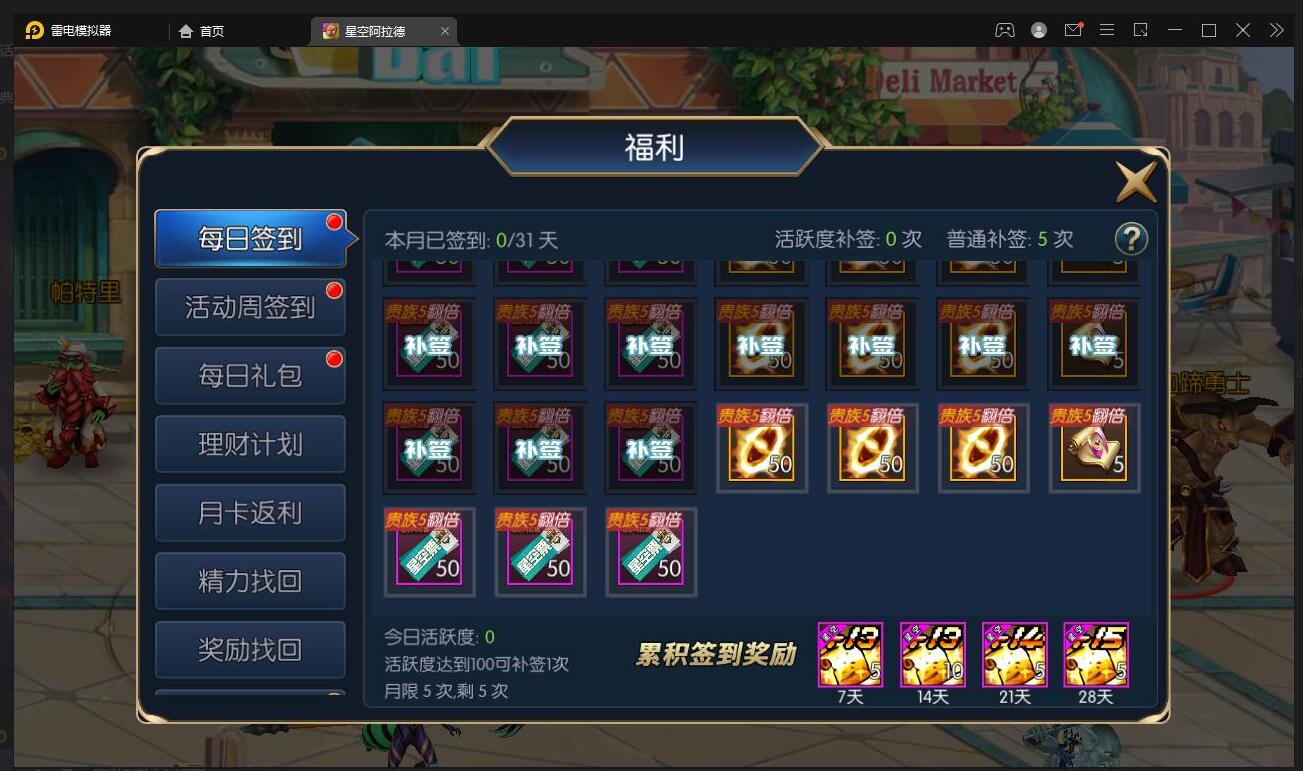The width and height of the screenshot is (1303, 771).
Task: Click the 理财计划 finance plan button
Action: pos(249,443)
